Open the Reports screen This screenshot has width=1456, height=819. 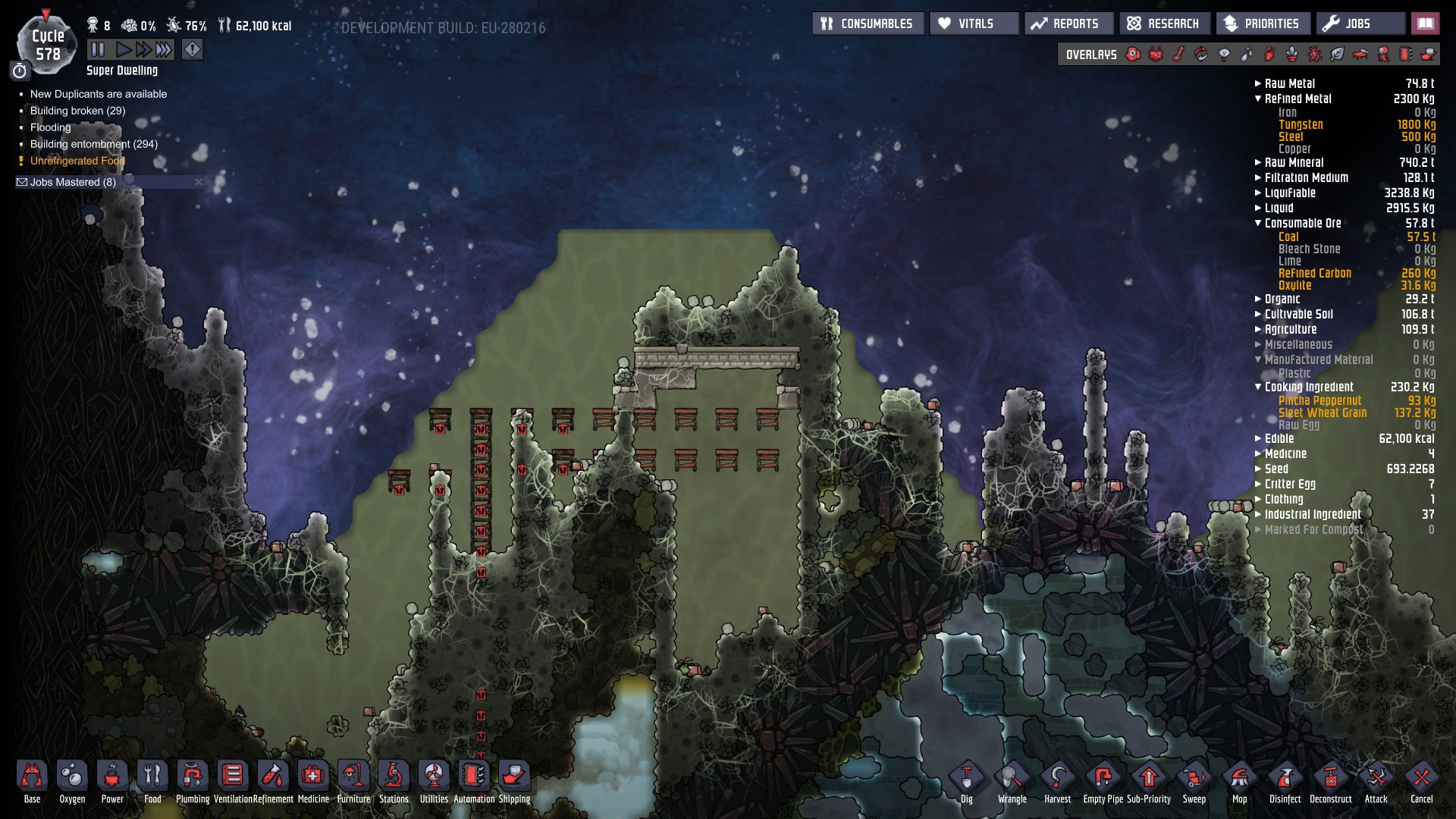coord(1068,24)
